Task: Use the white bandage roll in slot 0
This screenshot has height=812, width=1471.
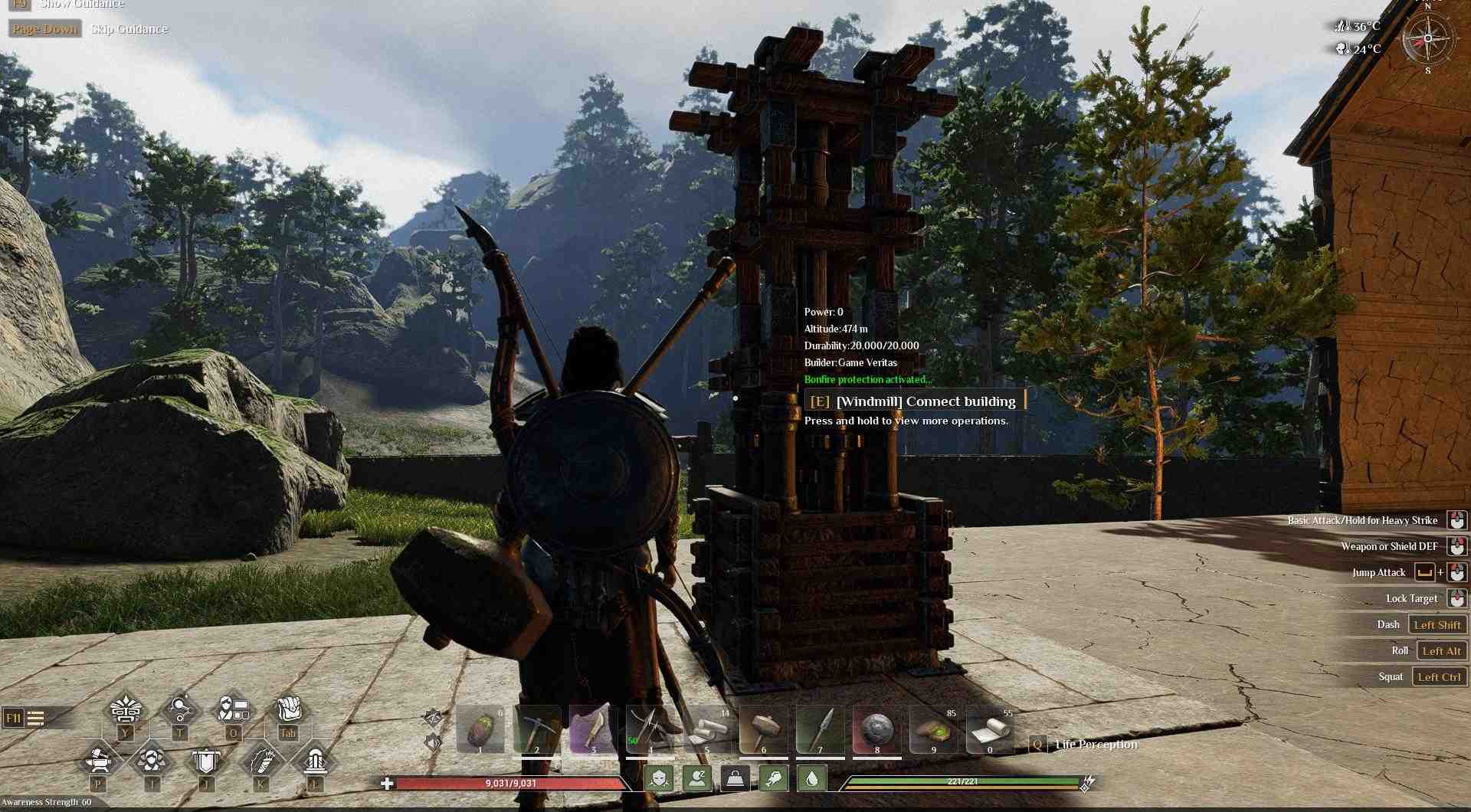Action: pyautogui.click(x=990, y=729)
